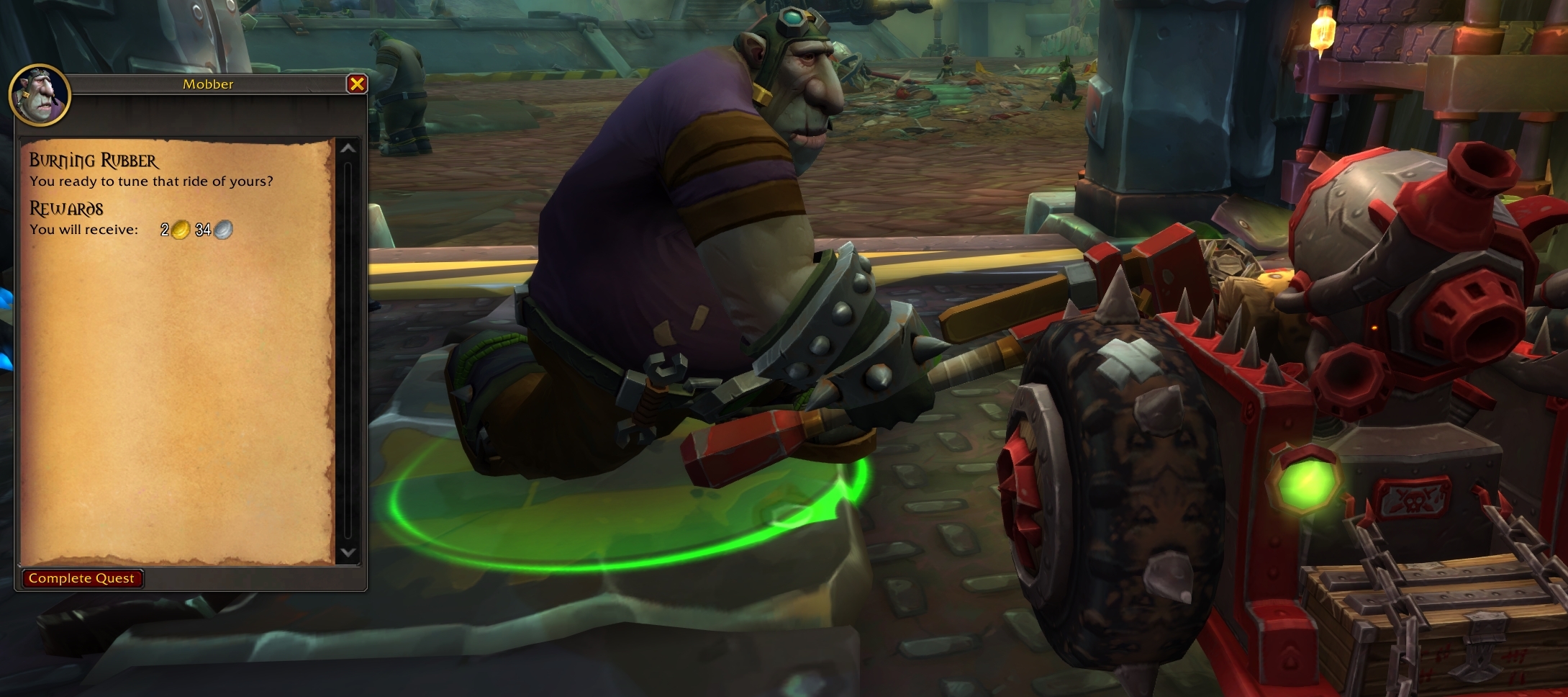The image size is (1568, 697).
Task: Click the scrollbar up arrow
Action: 347,149
